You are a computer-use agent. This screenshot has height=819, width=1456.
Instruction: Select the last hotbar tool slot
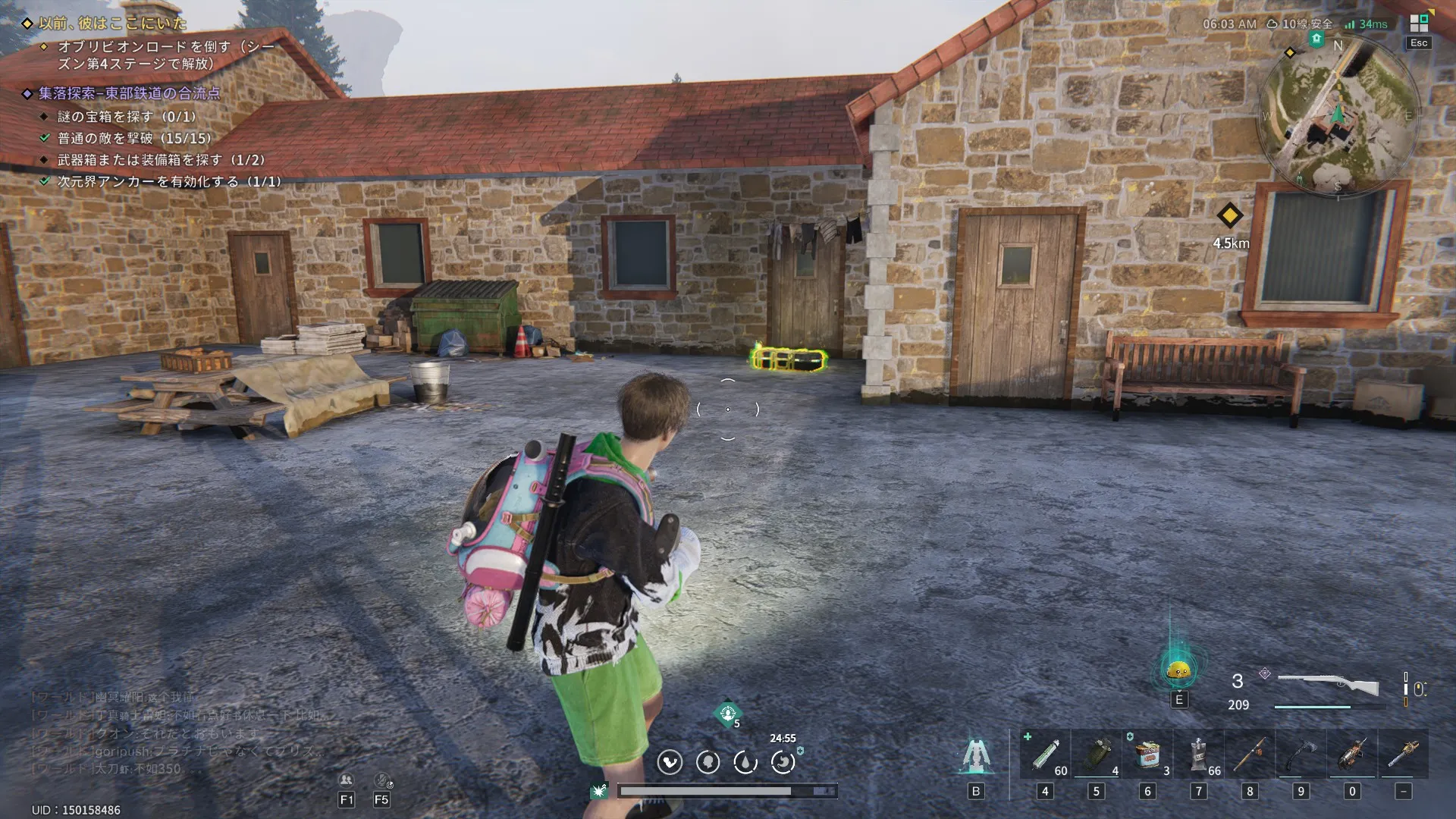[x=1404, y=755]
